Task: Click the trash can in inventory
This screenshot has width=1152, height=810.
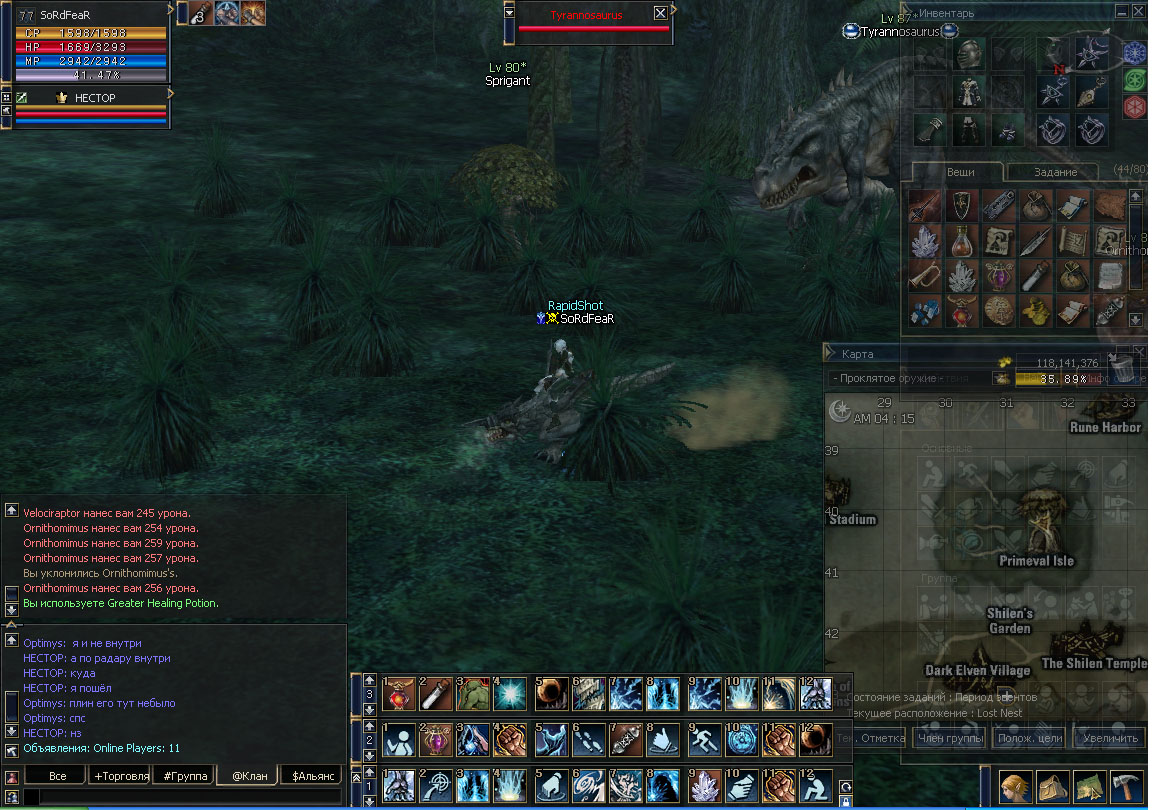Action: point(1123,368)
